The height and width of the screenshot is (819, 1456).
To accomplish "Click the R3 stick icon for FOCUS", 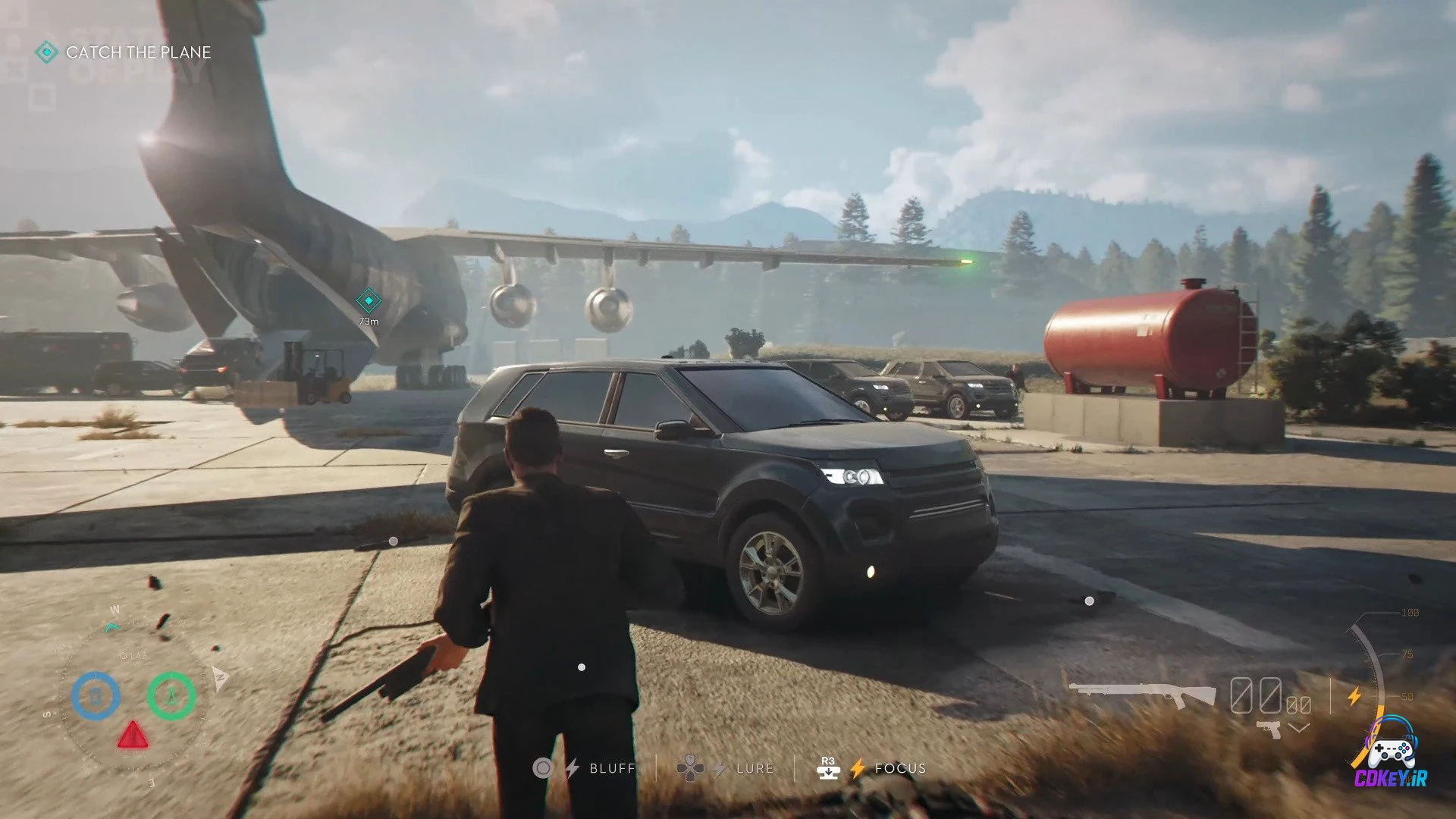I will [x=830, y=768].
